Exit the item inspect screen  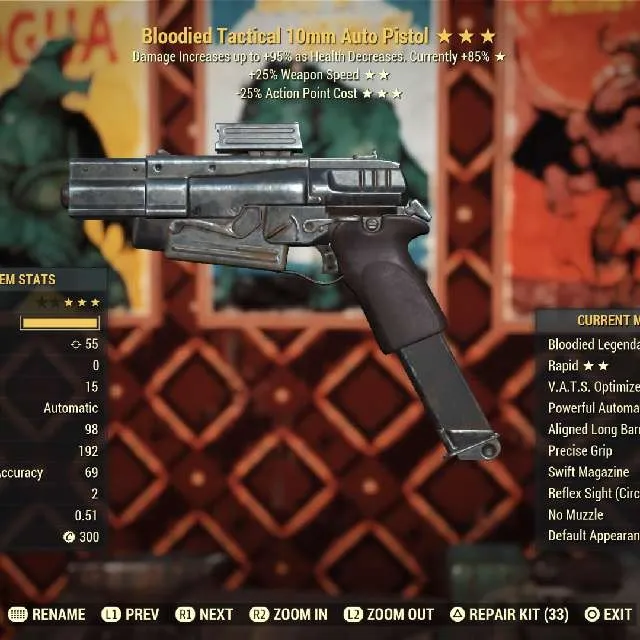tap(608, 615)
